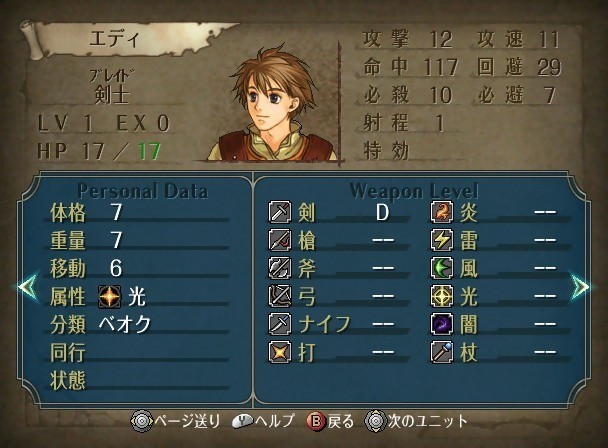Click the light affinity icon beside 属性
The height and width of the screenshot is (448, 608).
tap(109, 296)
